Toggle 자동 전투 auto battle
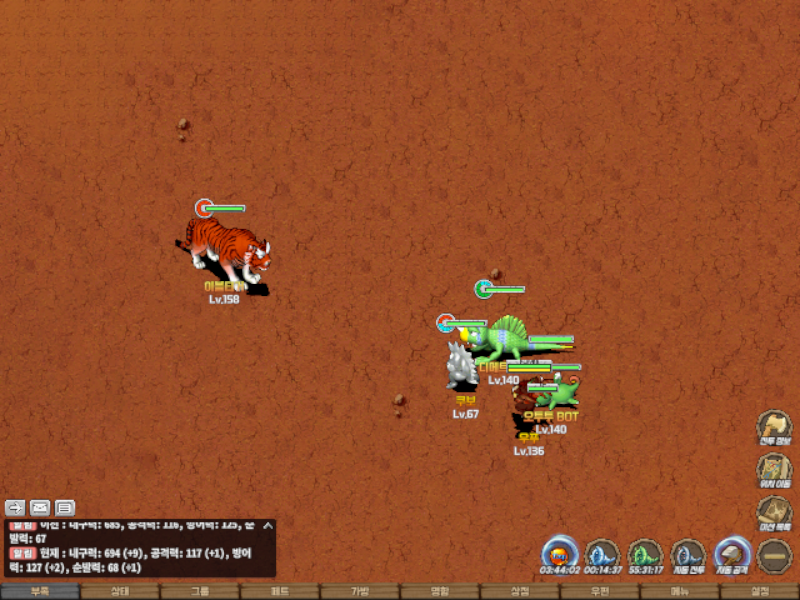This screenshot has height=600, width=800. (688, 555)
